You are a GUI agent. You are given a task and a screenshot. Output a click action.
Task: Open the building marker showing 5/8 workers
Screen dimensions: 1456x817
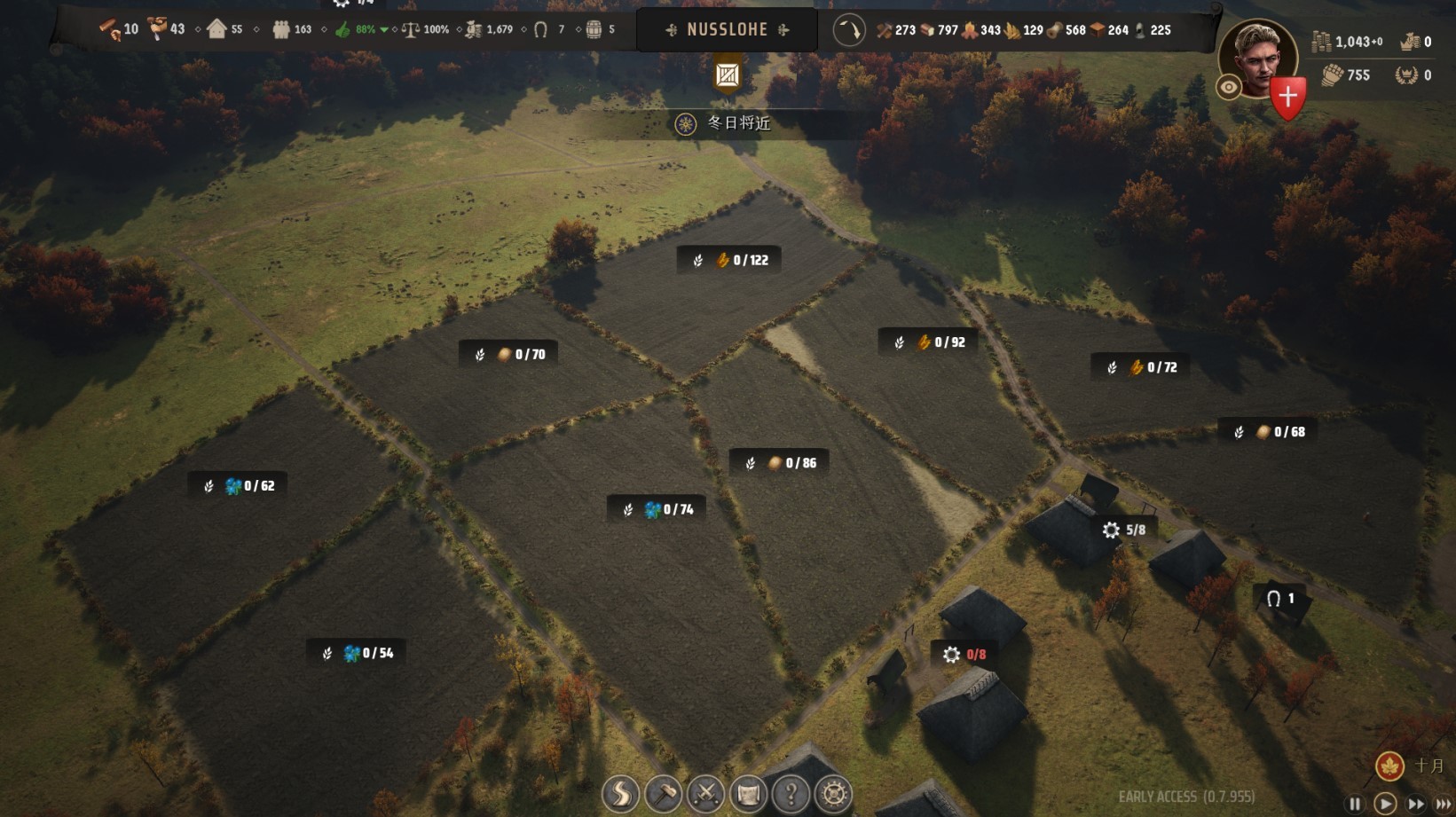point(1123,530)
